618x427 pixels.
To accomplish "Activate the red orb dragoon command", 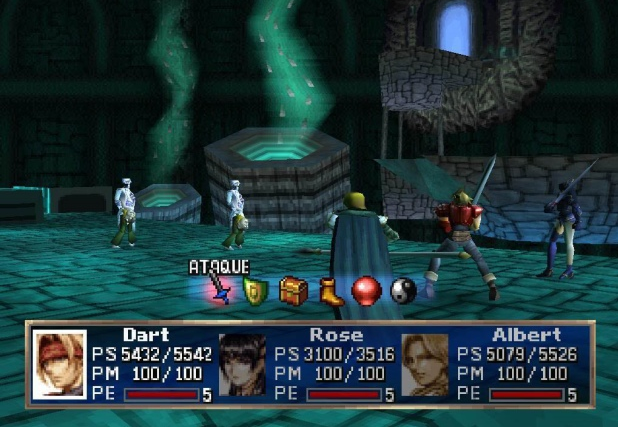I will tap(366, 291).
